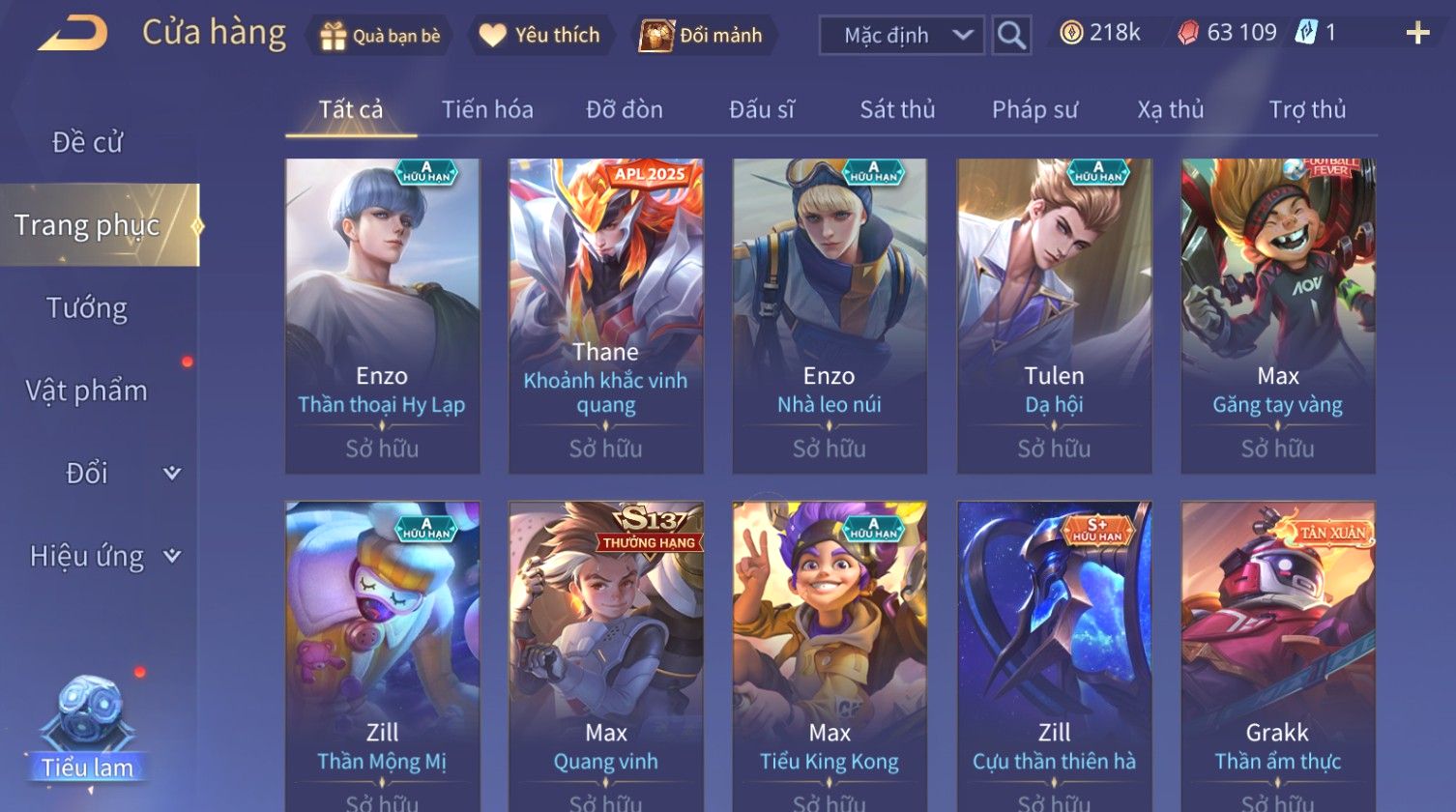Select the Pháp sư category tab
Screen dimensions: 1456x812
coord(1034,110)
